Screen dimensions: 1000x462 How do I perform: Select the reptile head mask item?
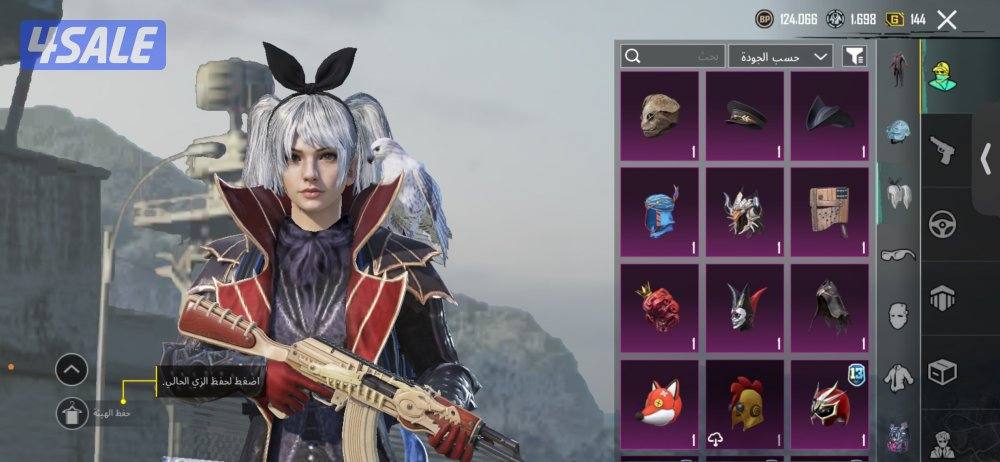point(660,115)
